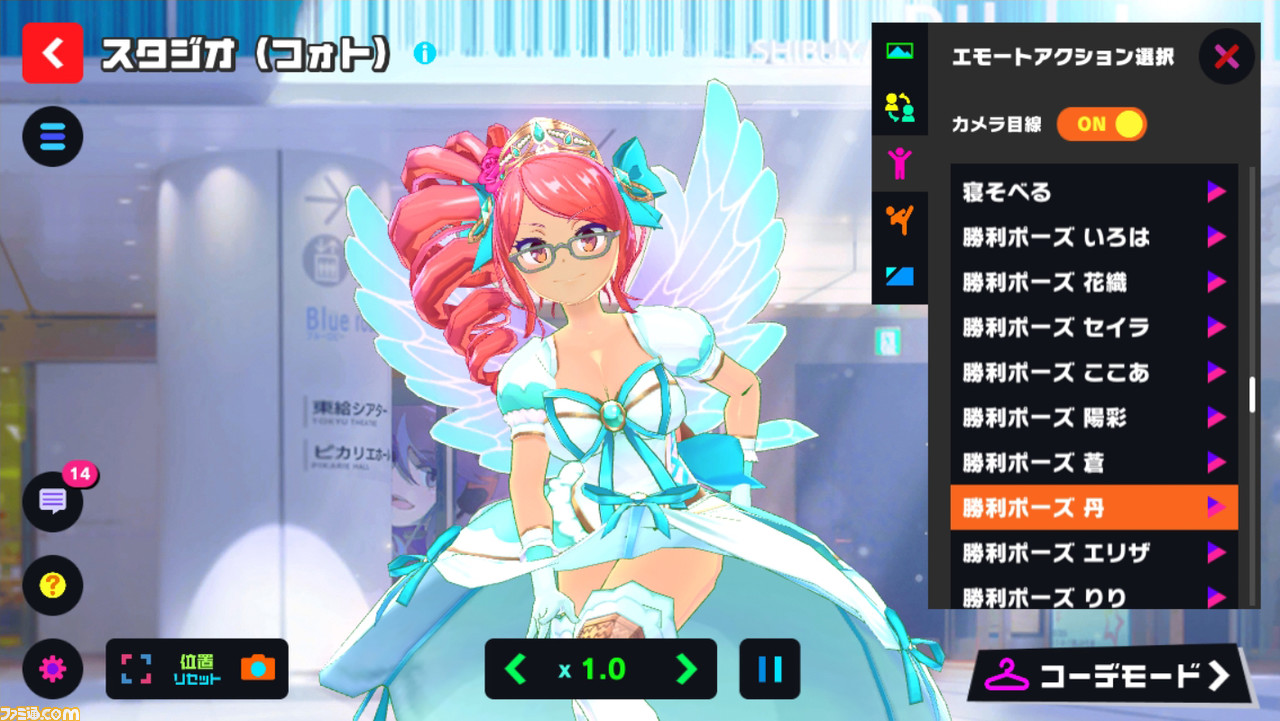This screenshot has height=721, width=1280.
Task: Open the chat icon with 14 badge
Action: [52, 502]
